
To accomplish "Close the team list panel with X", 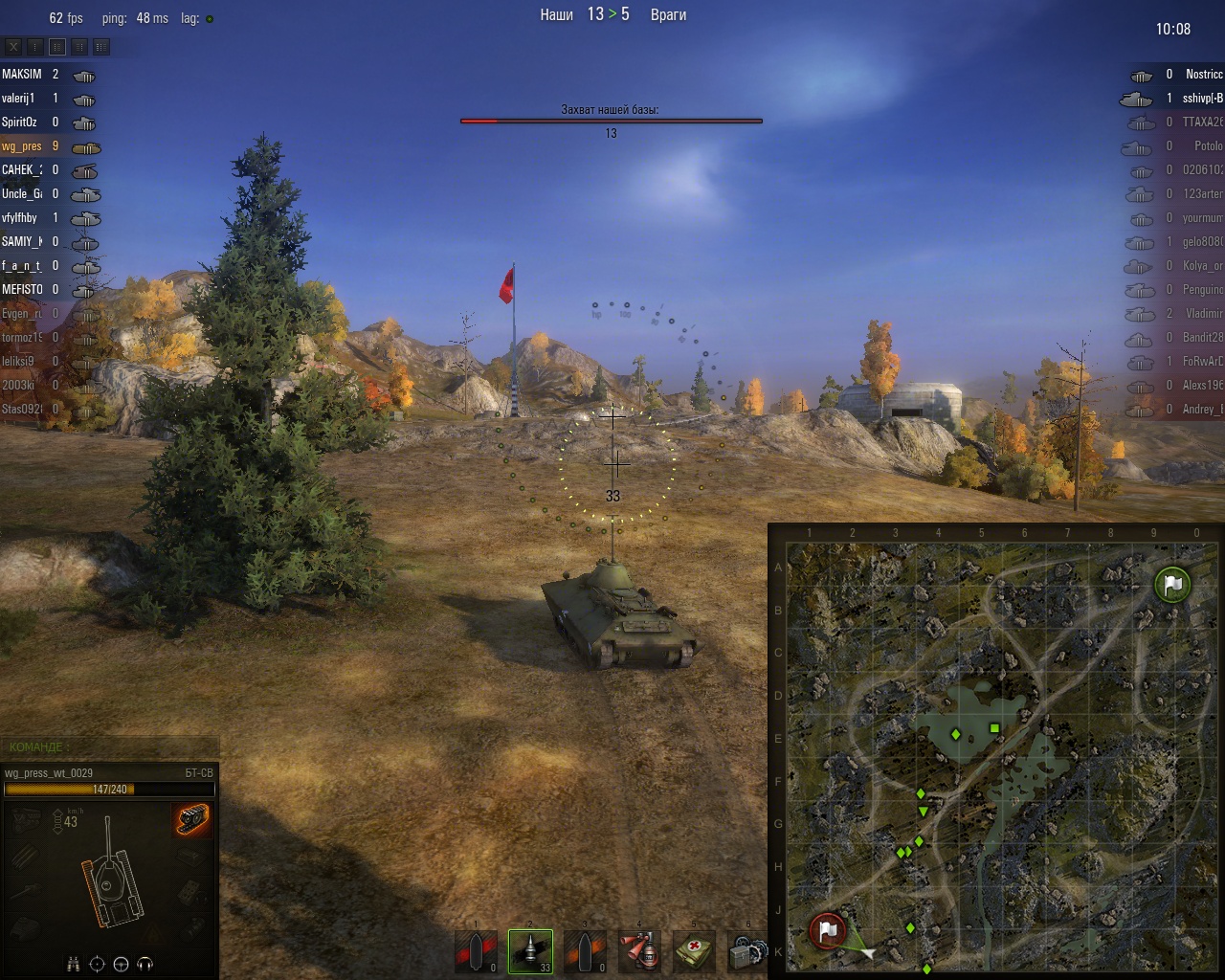I will [x=13, y=46].
